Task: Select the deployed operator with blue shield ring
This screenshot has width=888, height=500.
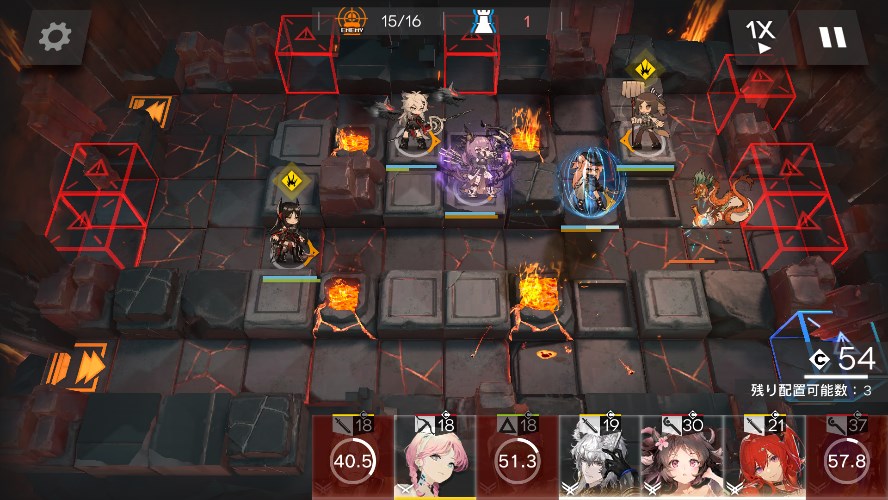Action: (x=589, y=183)
